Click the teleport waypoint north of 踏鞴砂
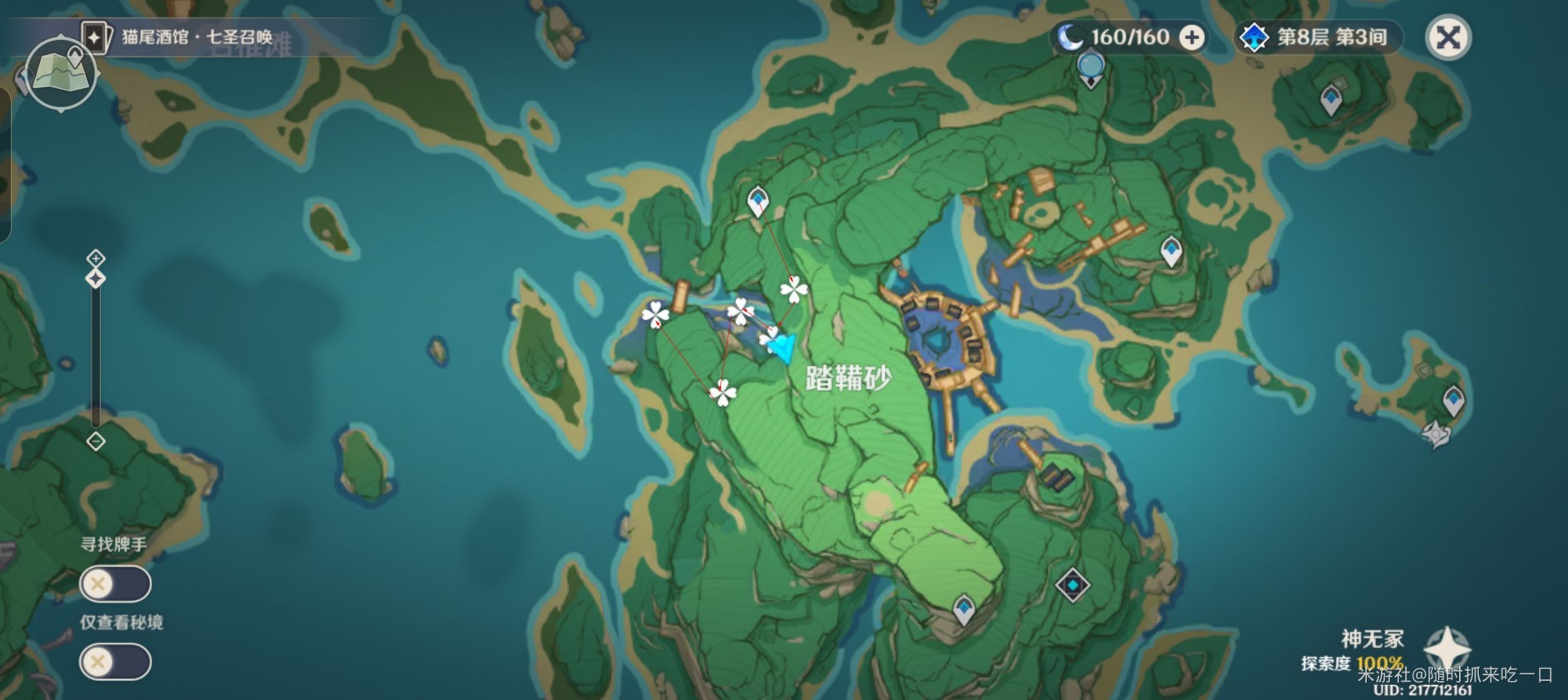This screenshot has height=700, width=1568. click(x=757, y=202)
